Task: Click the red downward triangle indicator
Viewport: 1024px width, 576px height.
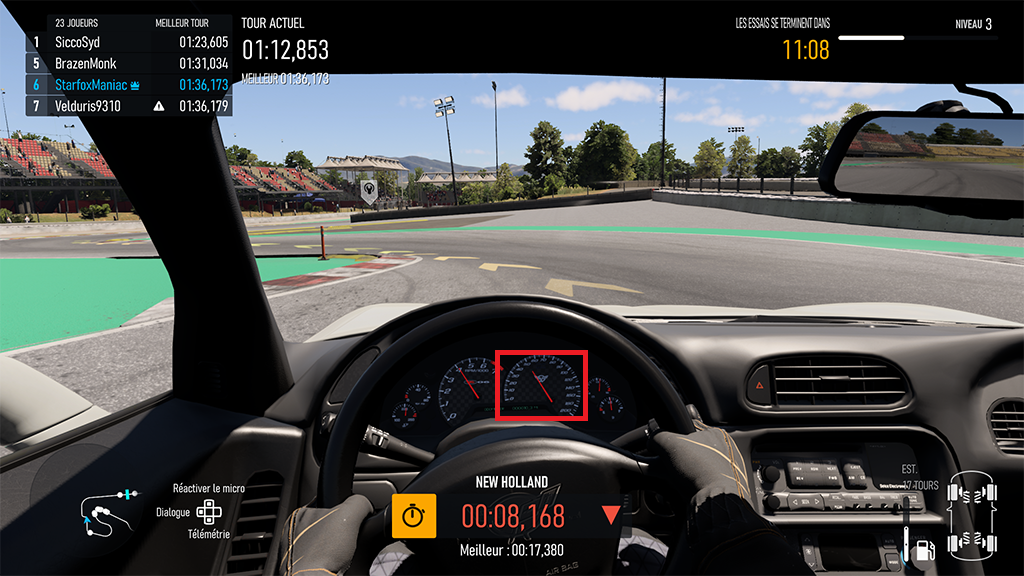Action: tap(611, 515)
